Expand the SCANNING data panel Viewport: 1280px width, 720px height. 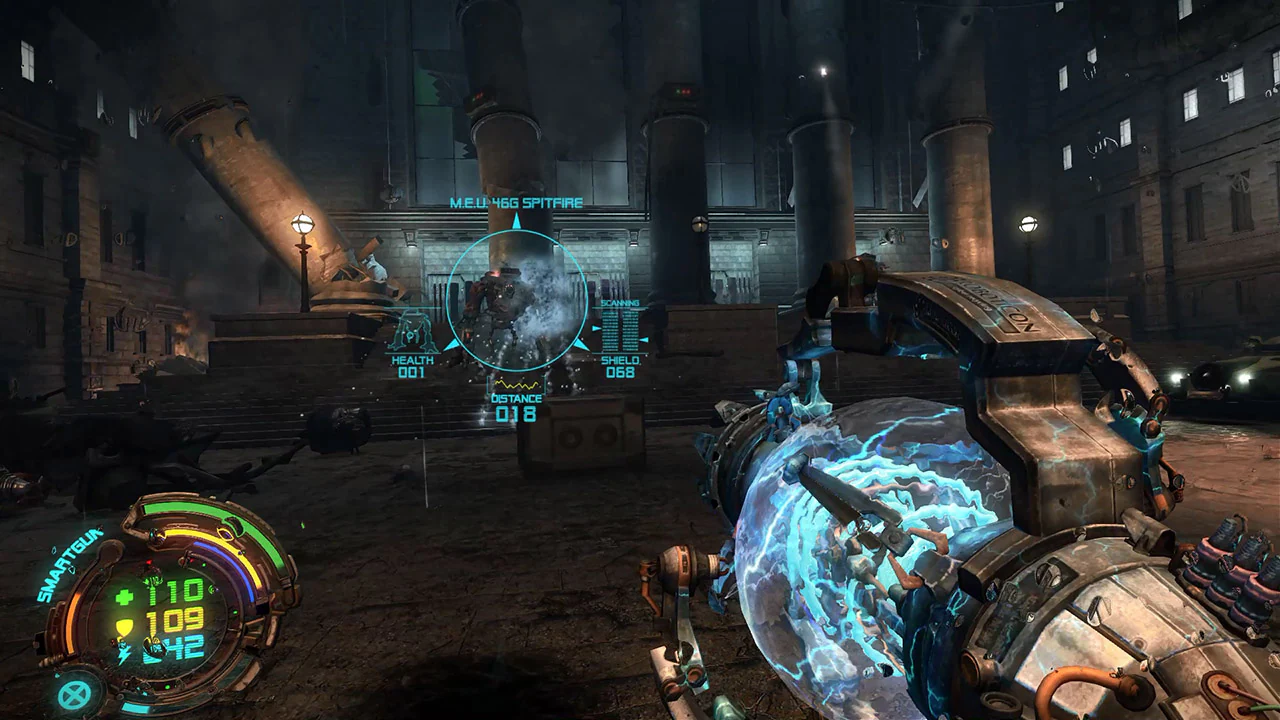[x=620, y=303]
